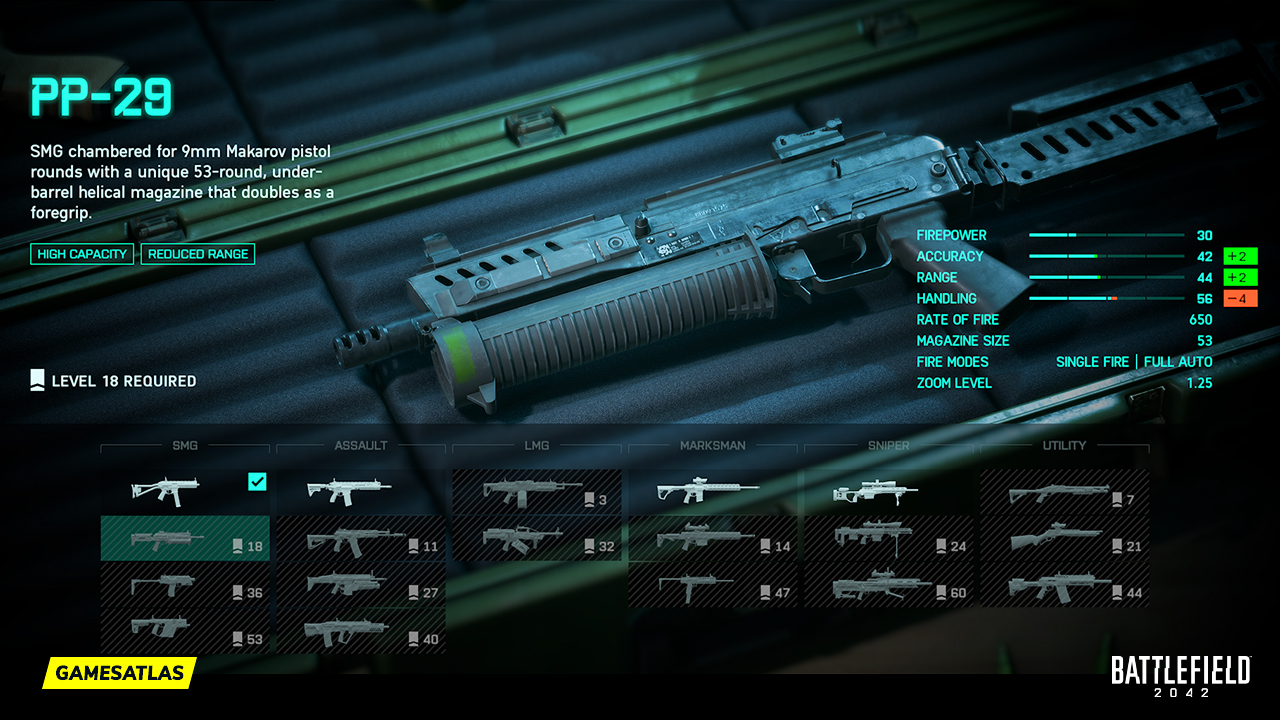
Task: Select the marksman weapon requiring level 47
Action: click(x=713, y=586)
